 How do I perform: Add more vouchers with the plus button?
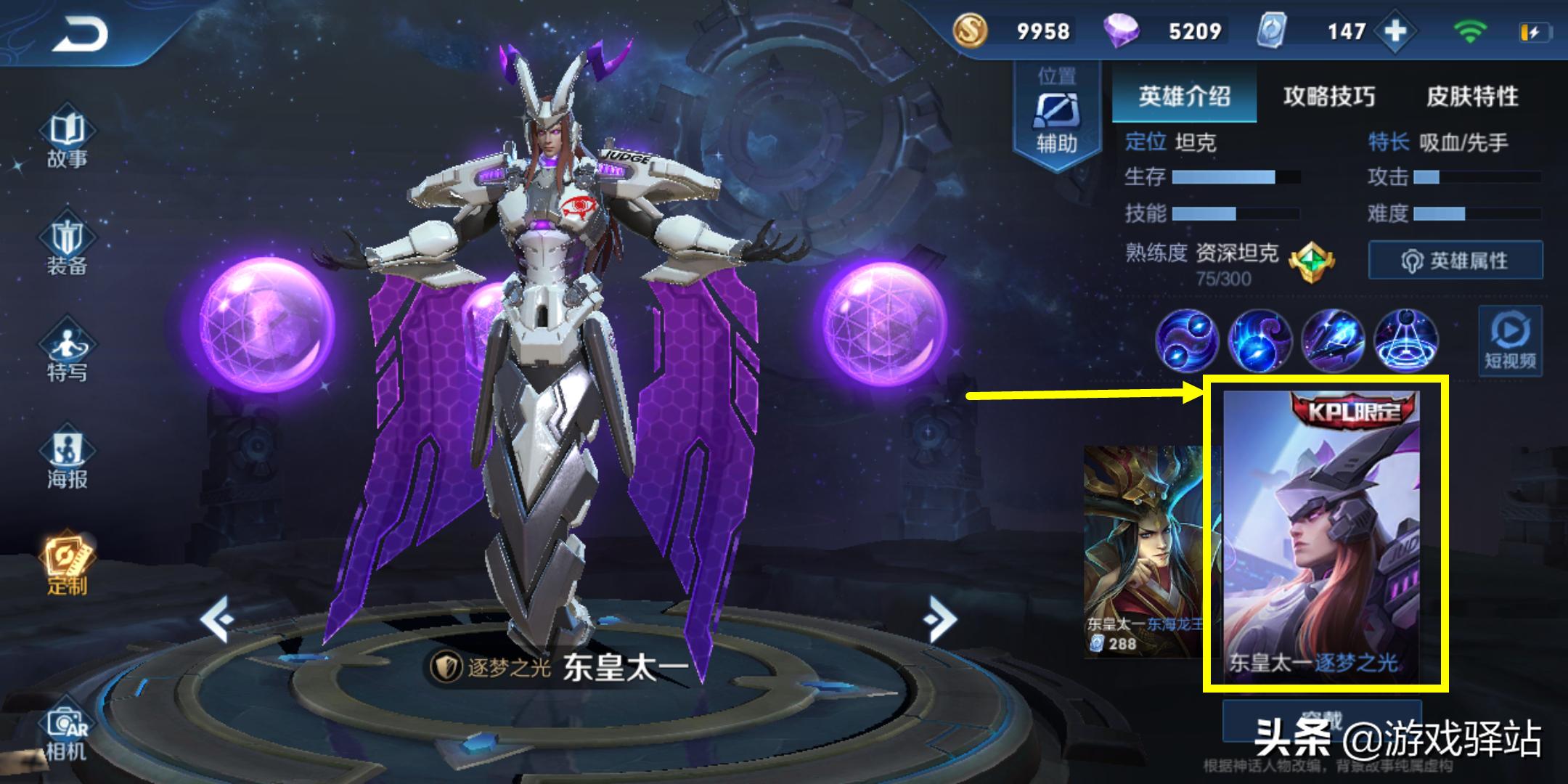tap(1395, 31)
